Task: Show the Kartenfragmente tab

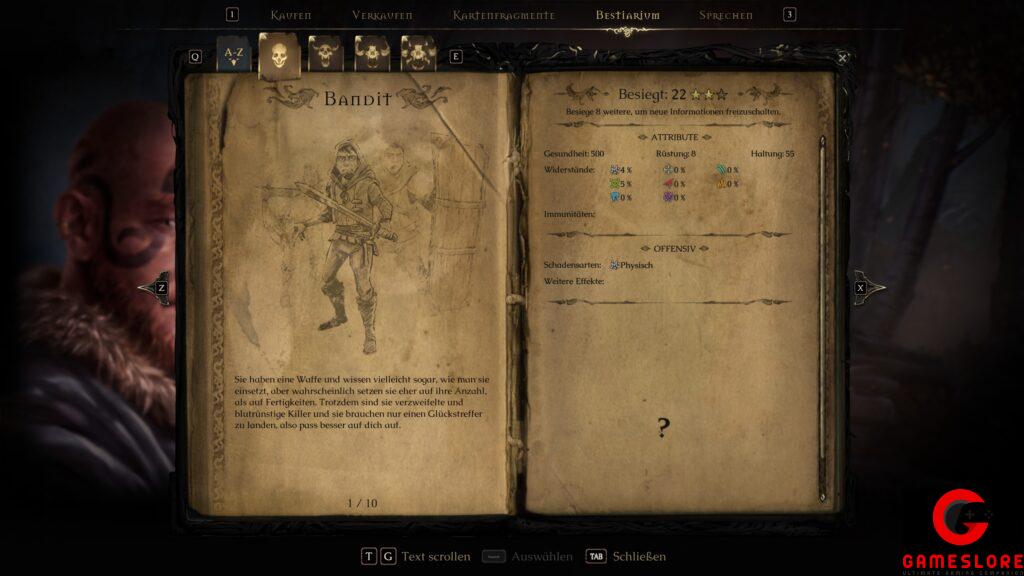Action: point(503,15)
